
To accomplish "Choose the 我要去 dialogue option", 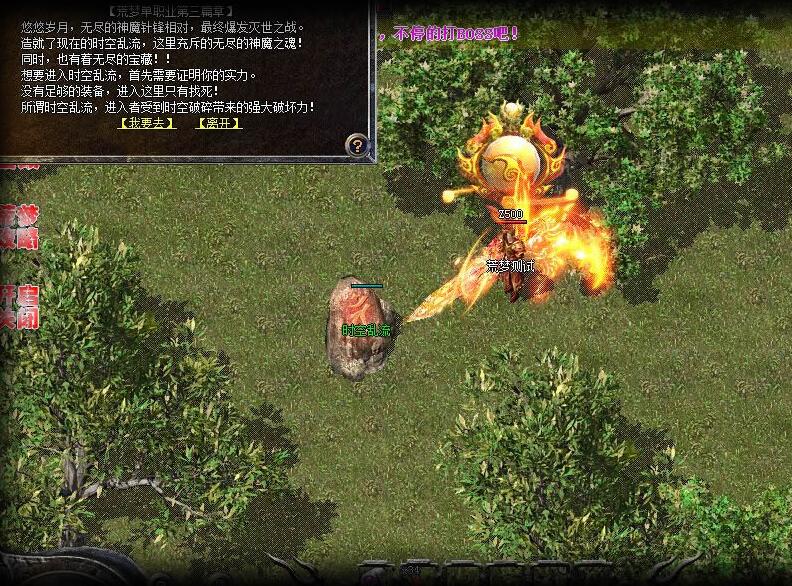I will (x=146, y=123).
